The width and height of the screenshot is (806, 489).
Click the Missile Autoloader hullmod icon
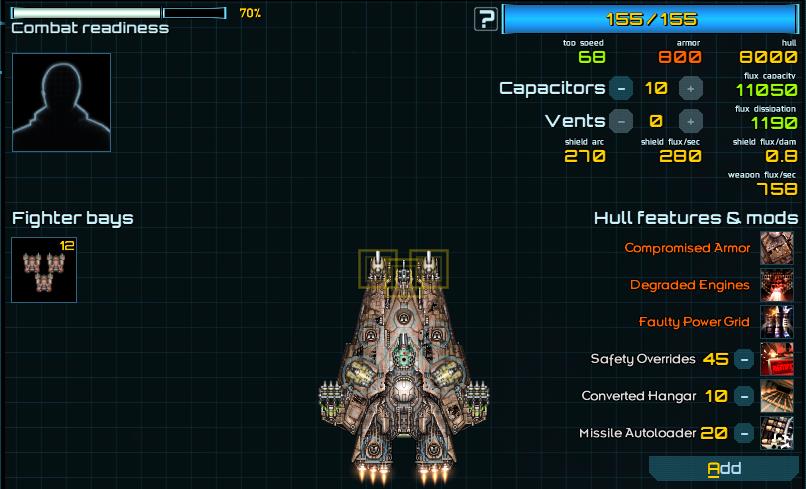[x=777, y=433]
